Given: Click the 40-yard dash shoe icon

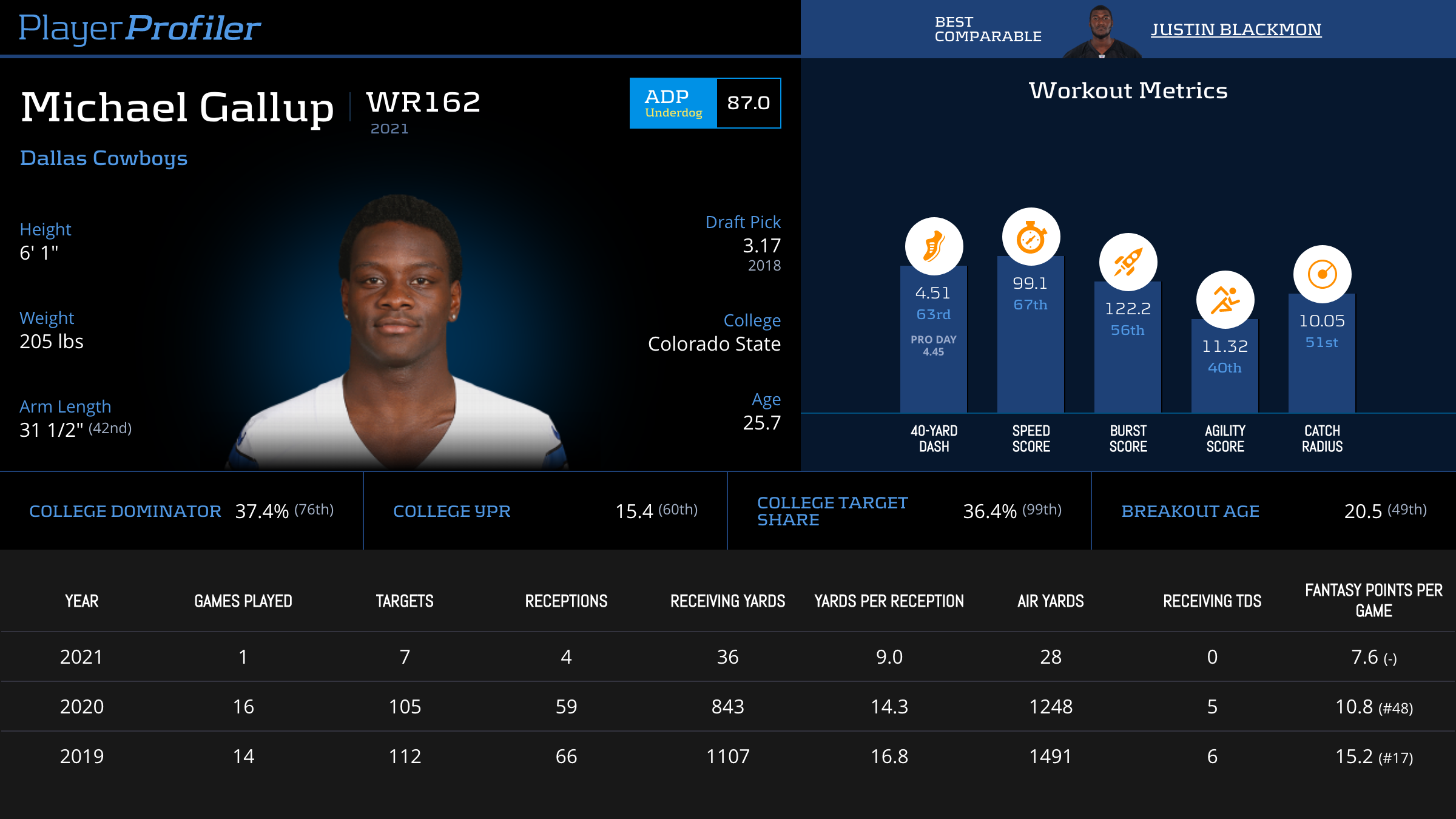Looking at the screenshot, I should [934, 246].
